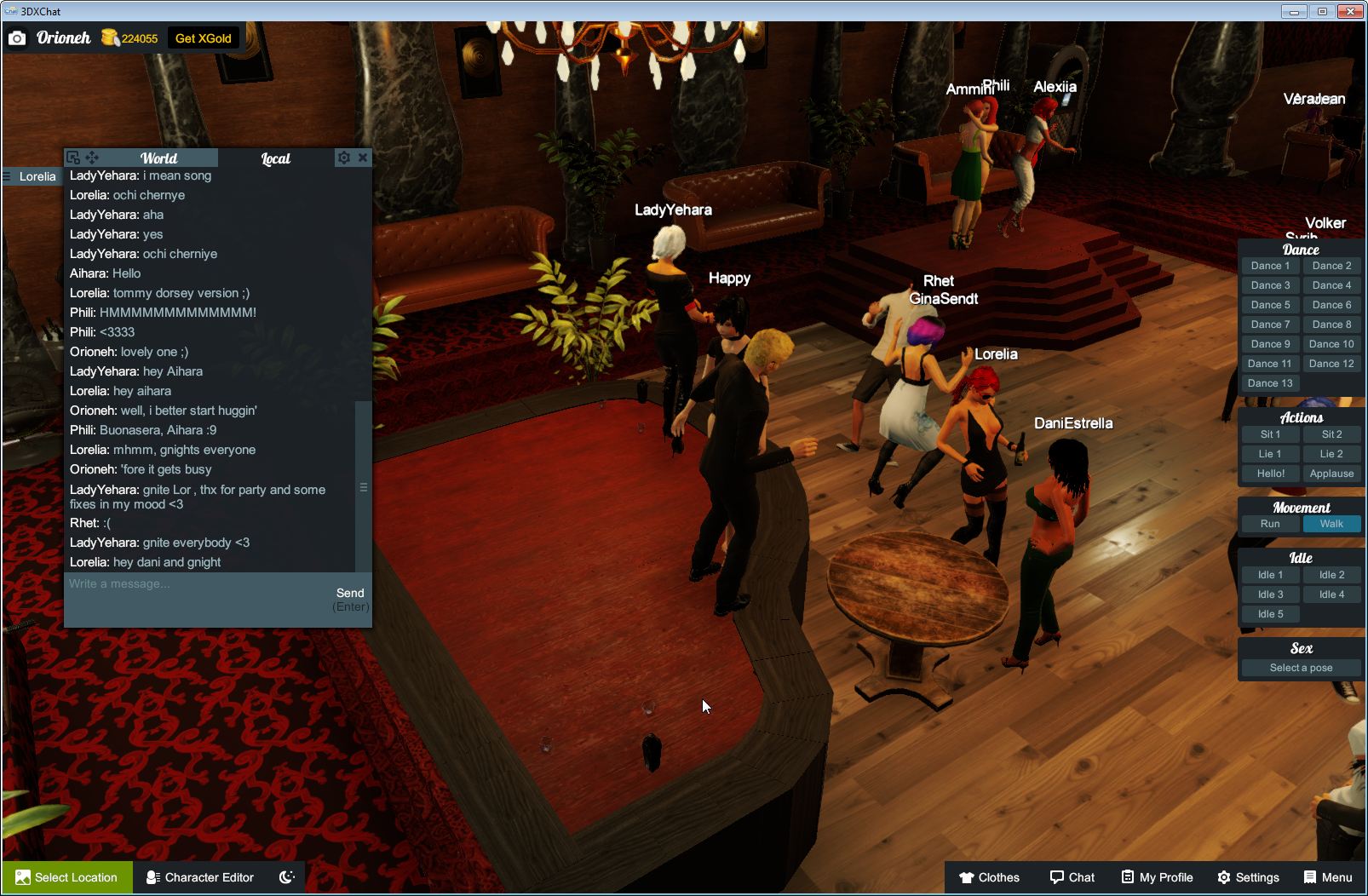The image size is (1368, 896).
Task: Open the Character Editor from the bottom bar
Action: (x=199, y=877)
